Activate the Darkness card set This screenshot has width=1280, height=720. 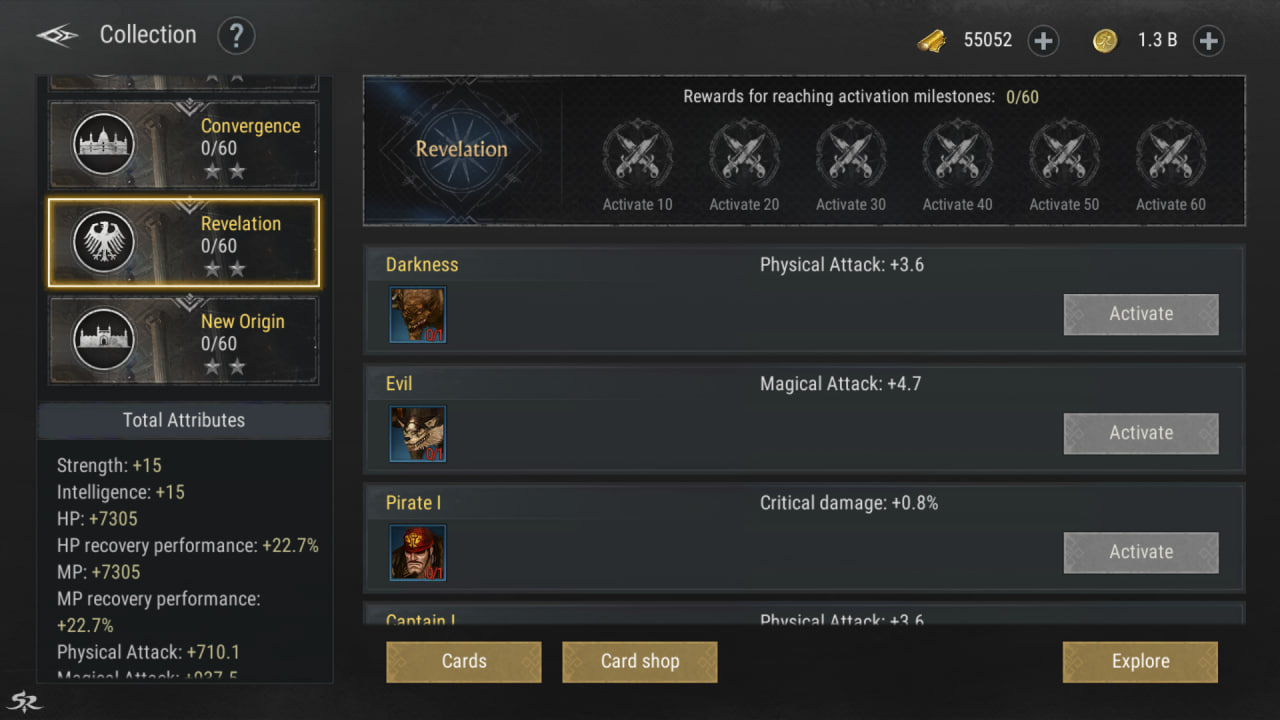[x=1140, y=314]
